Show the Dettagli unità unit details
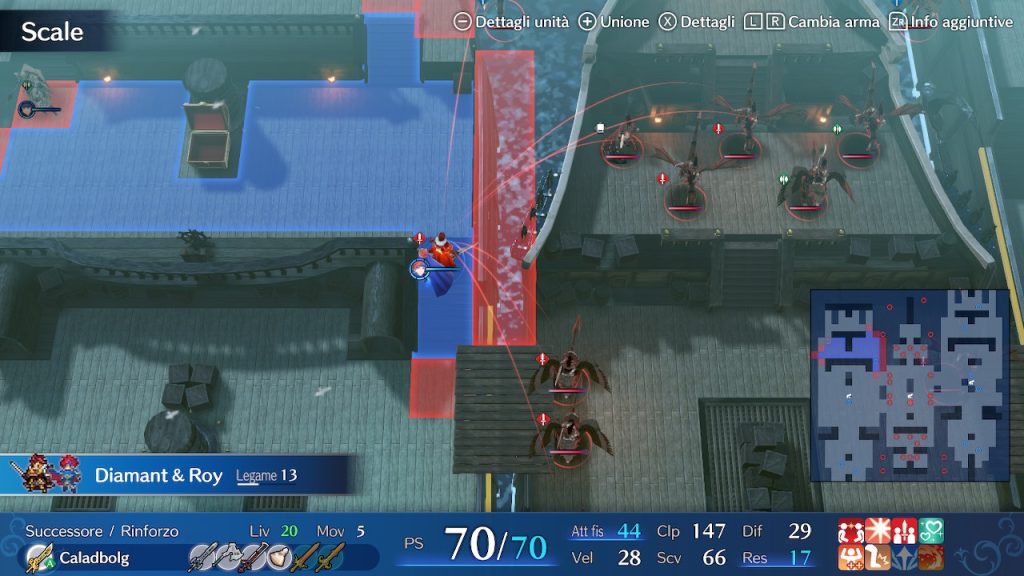Viewport: 1024px width, 576px height. click(510, 21)
